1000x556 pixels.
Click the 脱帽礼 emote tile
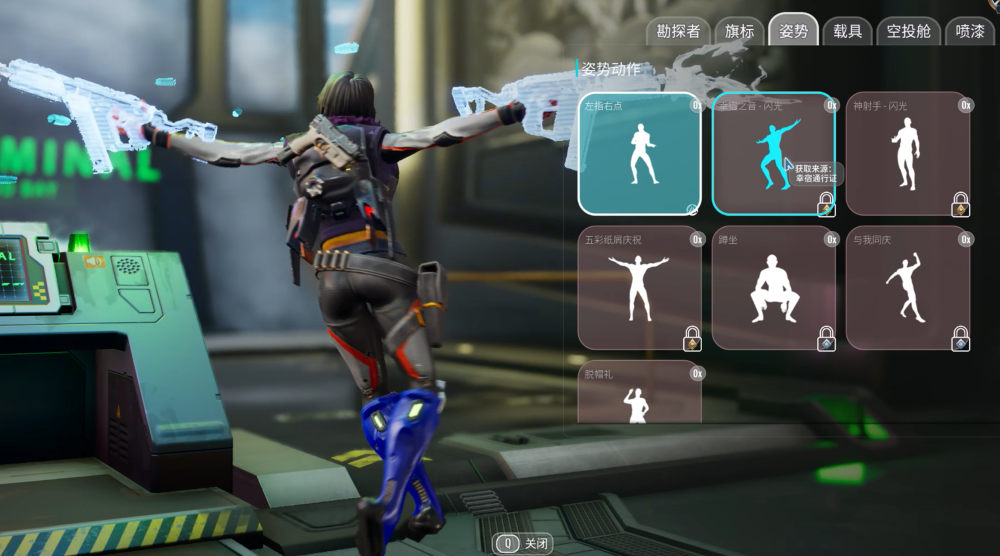pyautogui.click(x=640, y=393)
